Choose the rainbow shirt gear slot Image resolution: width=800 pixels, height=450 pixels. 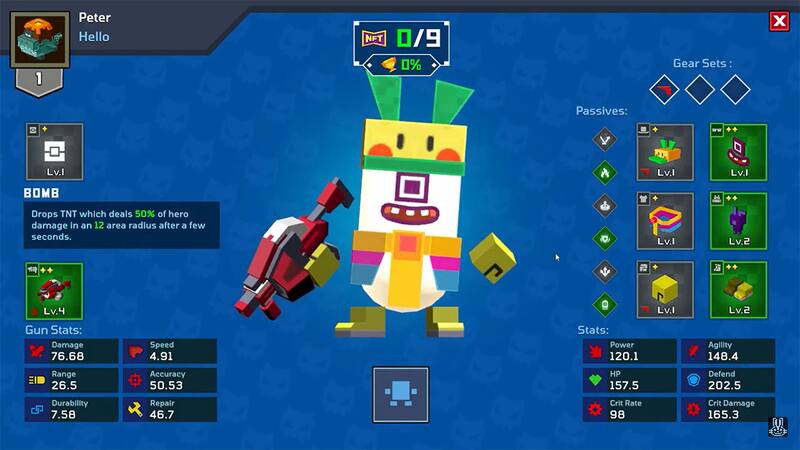tap(665, 221)
